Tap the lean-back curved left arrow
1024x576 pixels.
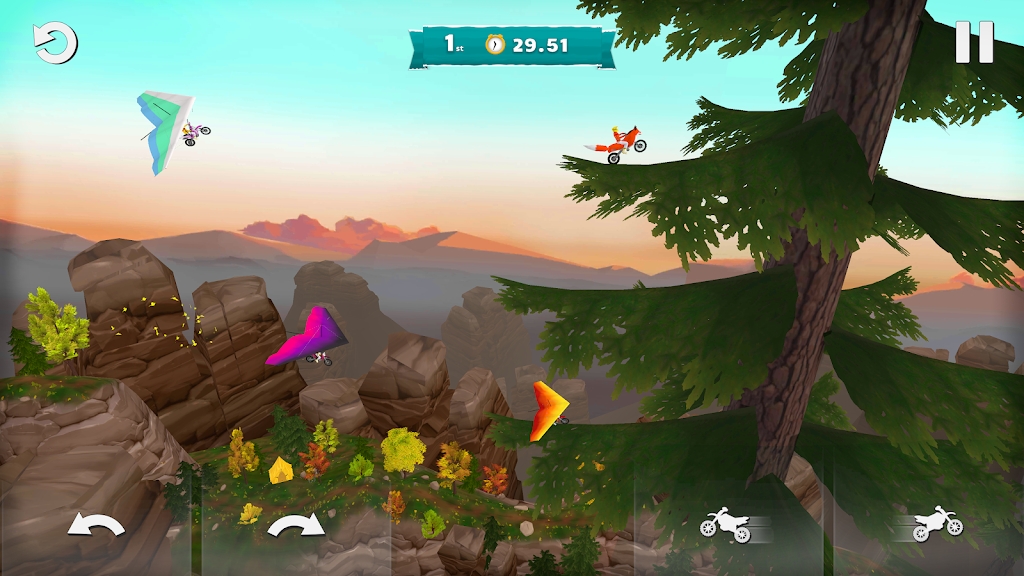click(x=95, y=523)
